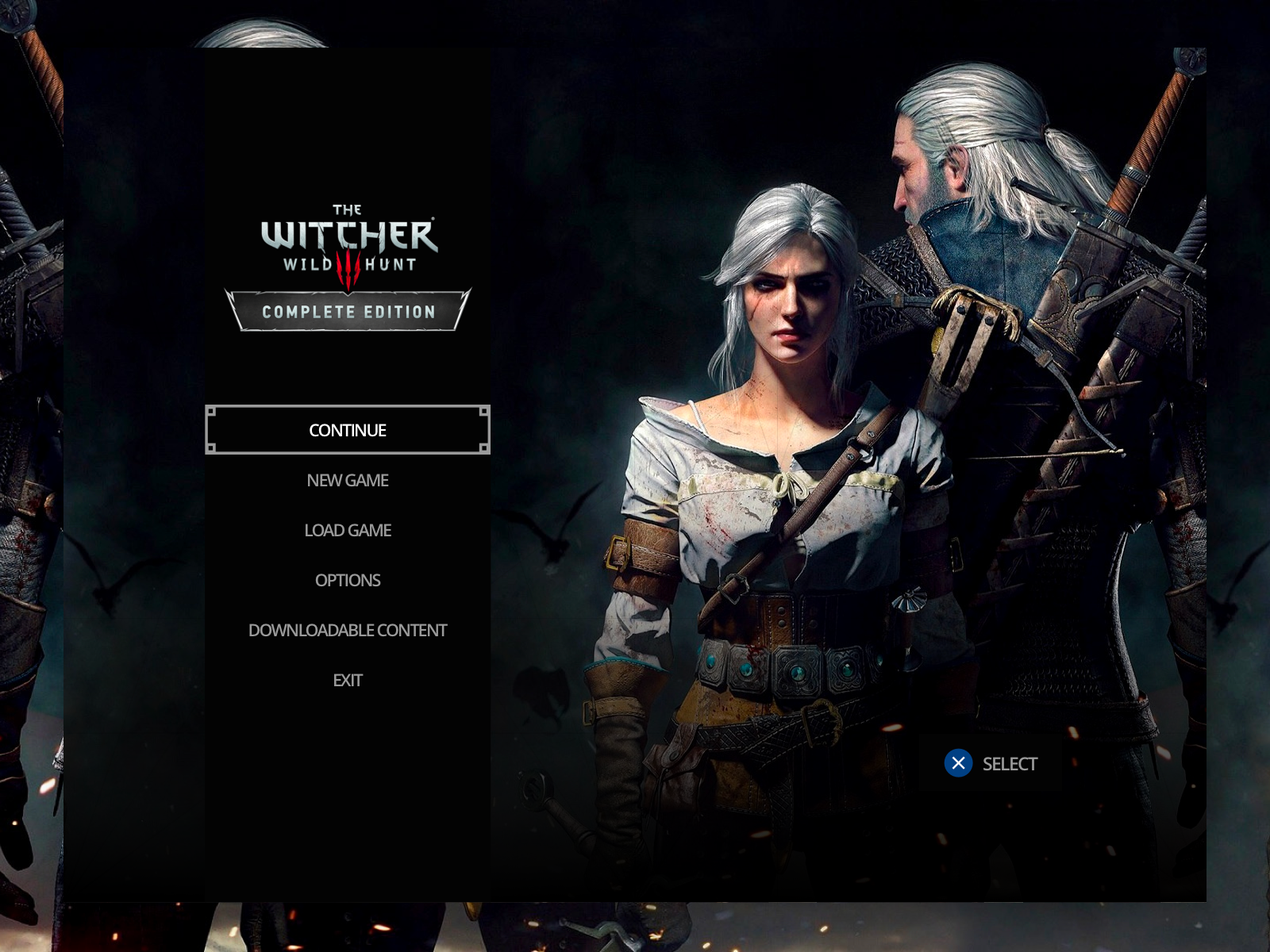
Task: Select Continue to resume your game
Action: [x=347, y=429]
